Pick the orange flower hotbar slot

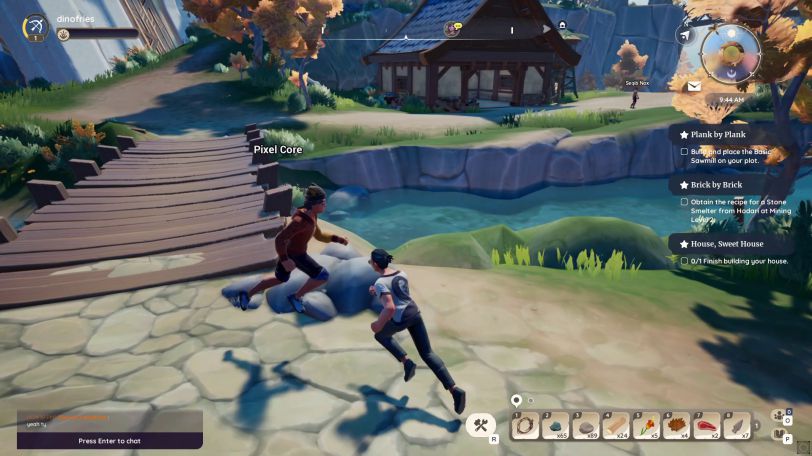coord(646,426)
